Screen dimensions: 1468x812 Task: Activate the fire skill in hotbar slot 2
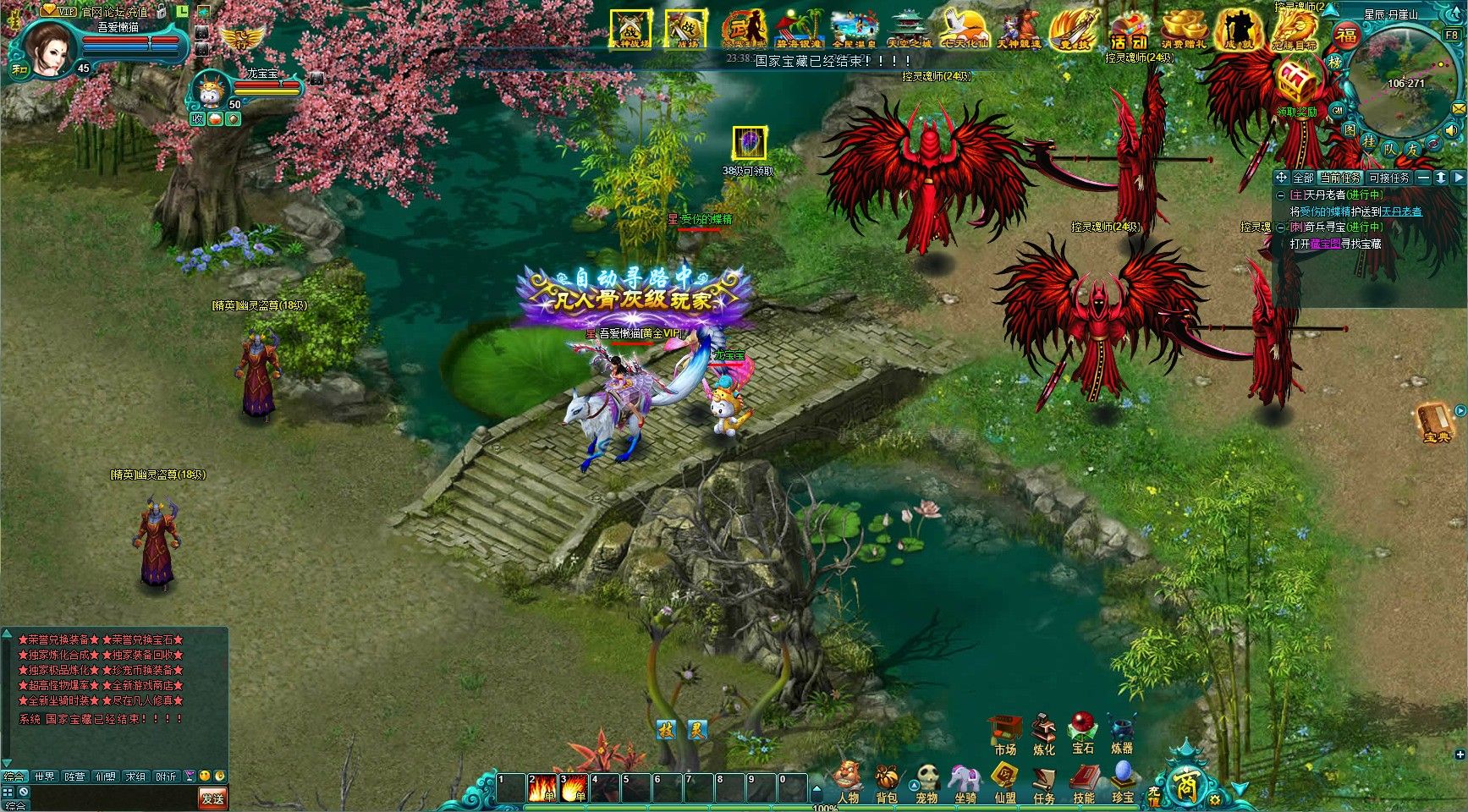pyautogui.click(x=542, y=788)
